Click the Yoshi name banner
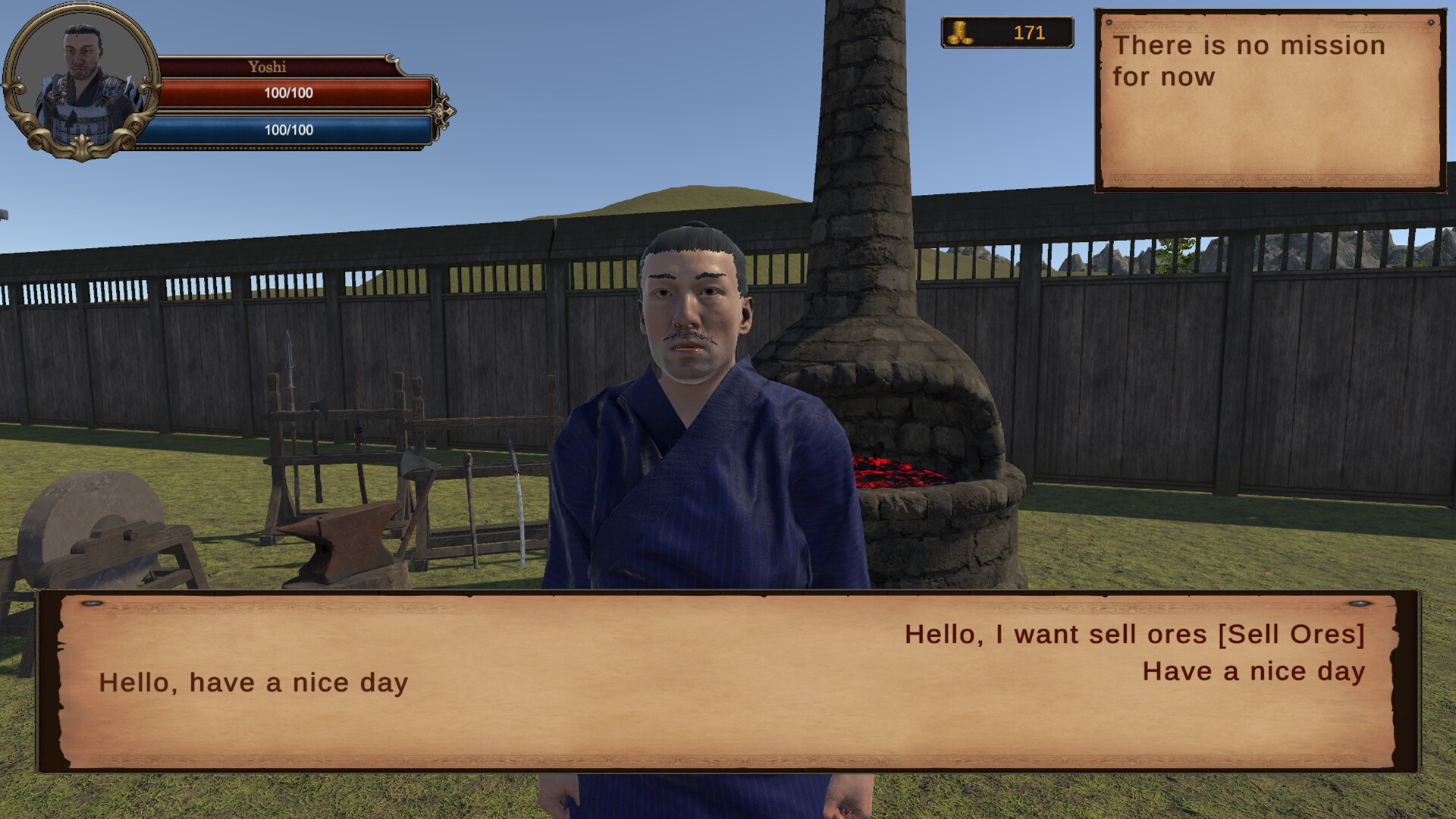1456x819 pixels. click(267, 67)
